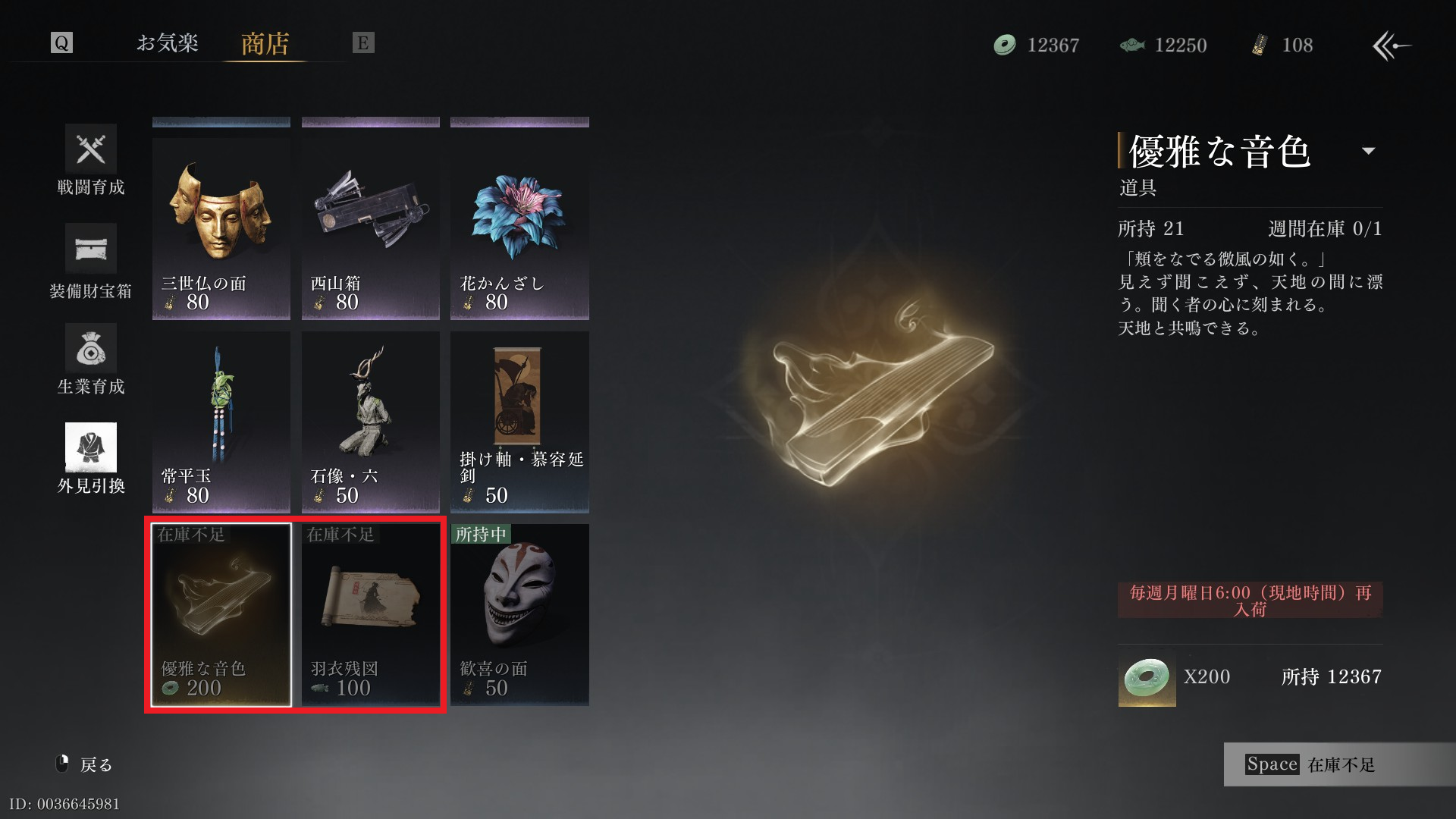Open the 装備財宝箱 category
Image resolution: width=1456 pixels, height=819 pixels.
[x=91, y=261]
